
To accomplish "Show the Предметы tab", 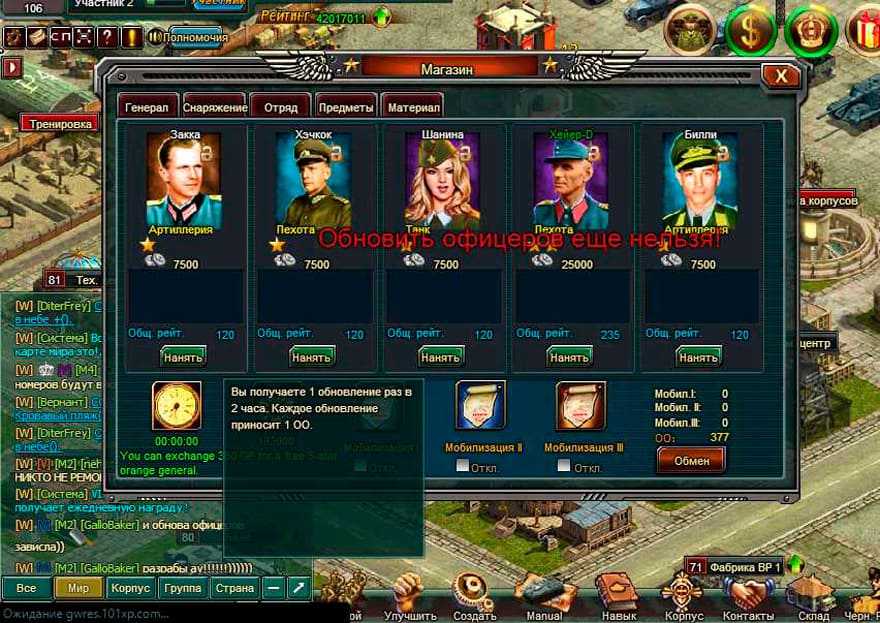I will 346,106.
